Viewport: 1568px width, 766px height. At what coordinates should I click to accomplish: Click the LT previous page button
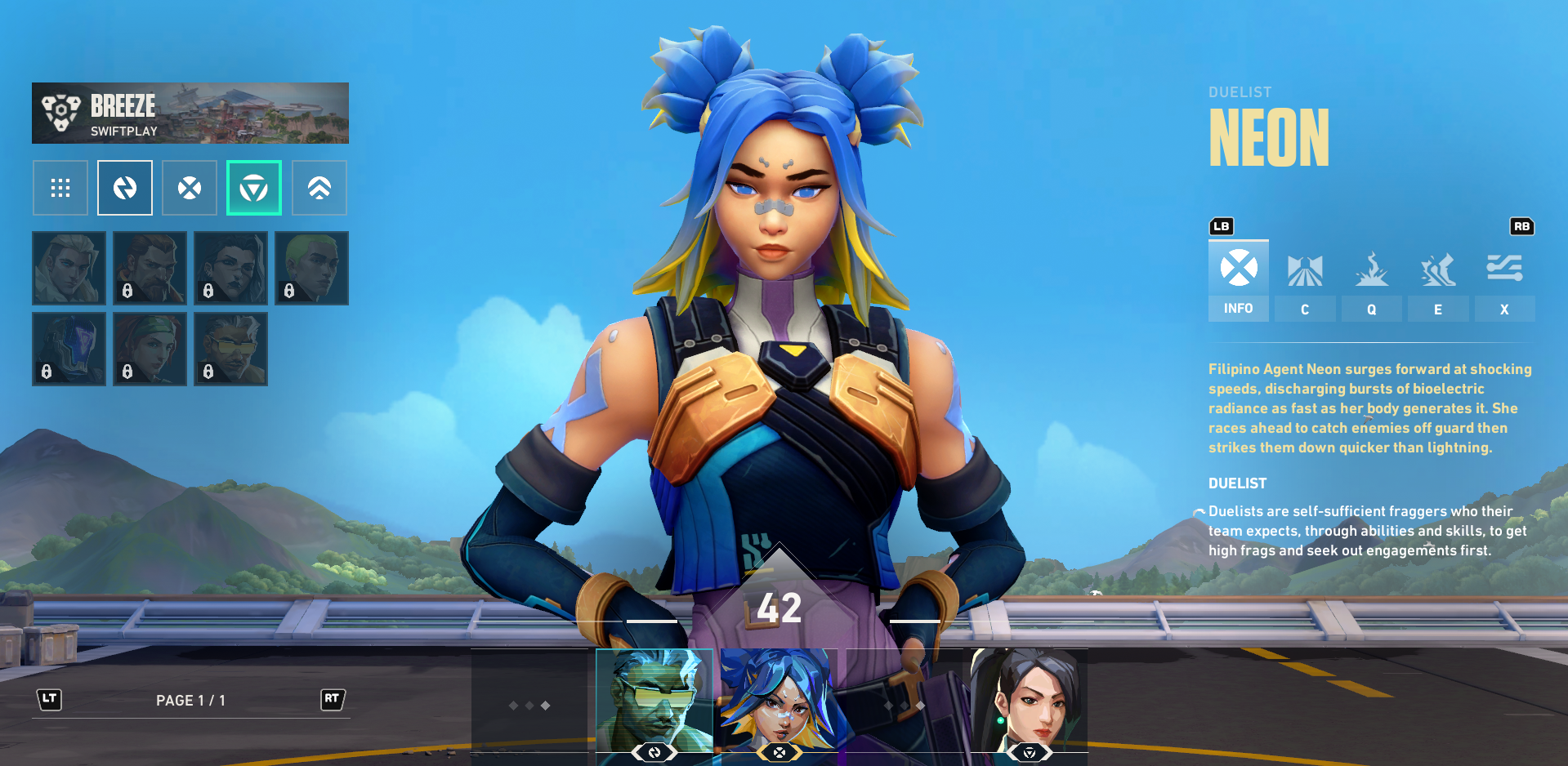tap(49, 699)
